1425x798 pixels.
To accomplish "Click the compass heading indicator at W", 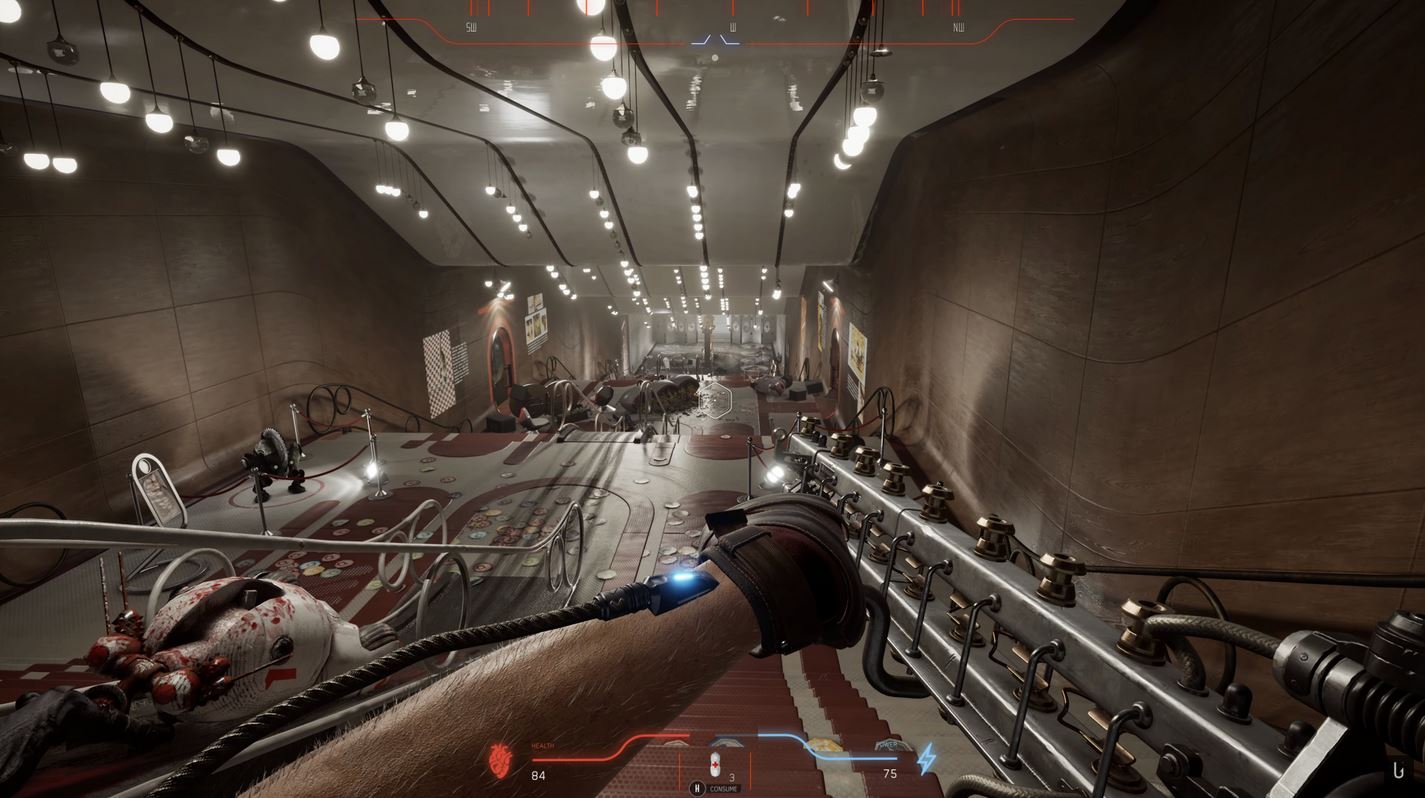I will point(733,28).
